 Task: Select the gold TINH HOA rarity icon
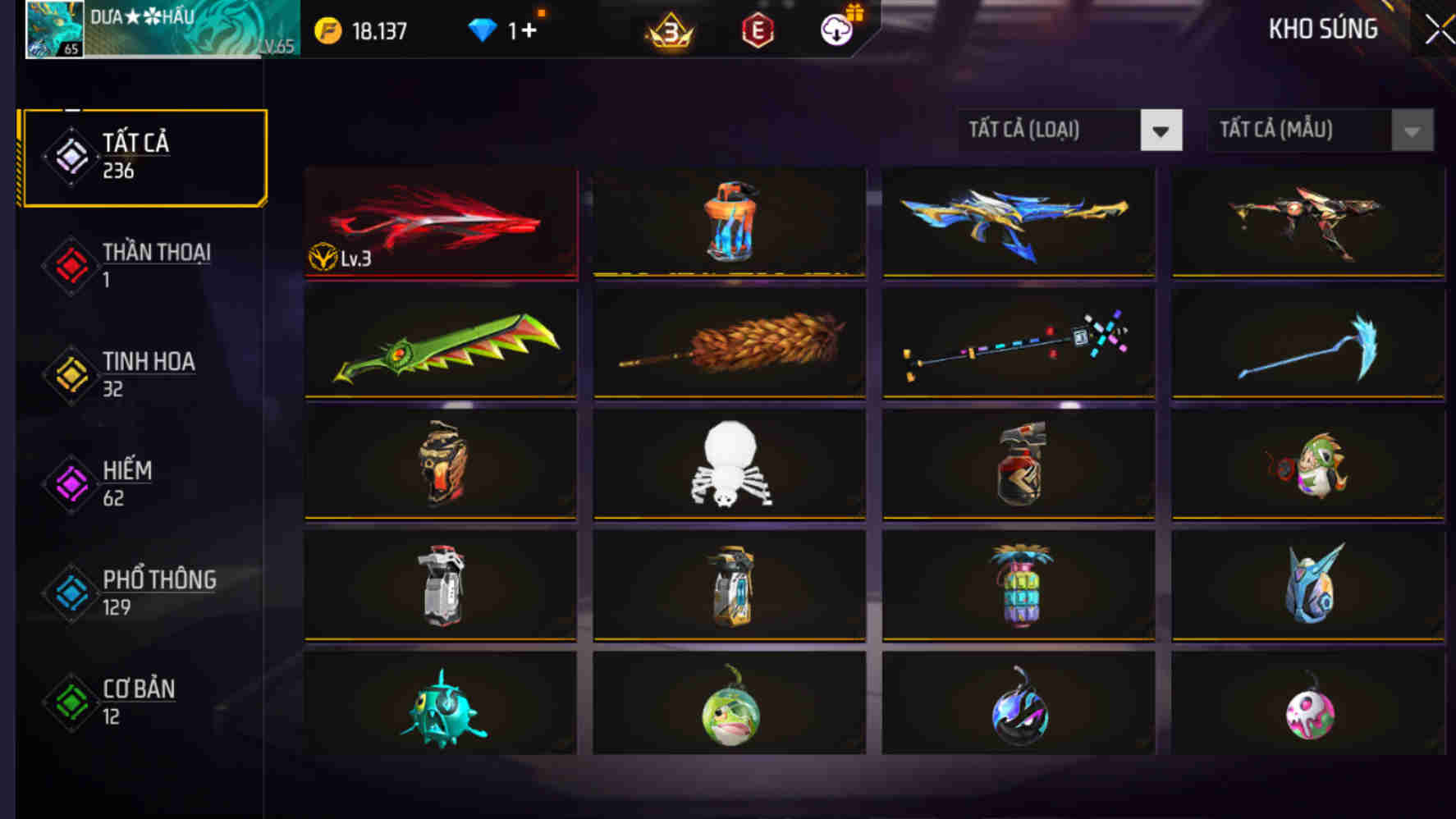[72, 375]
